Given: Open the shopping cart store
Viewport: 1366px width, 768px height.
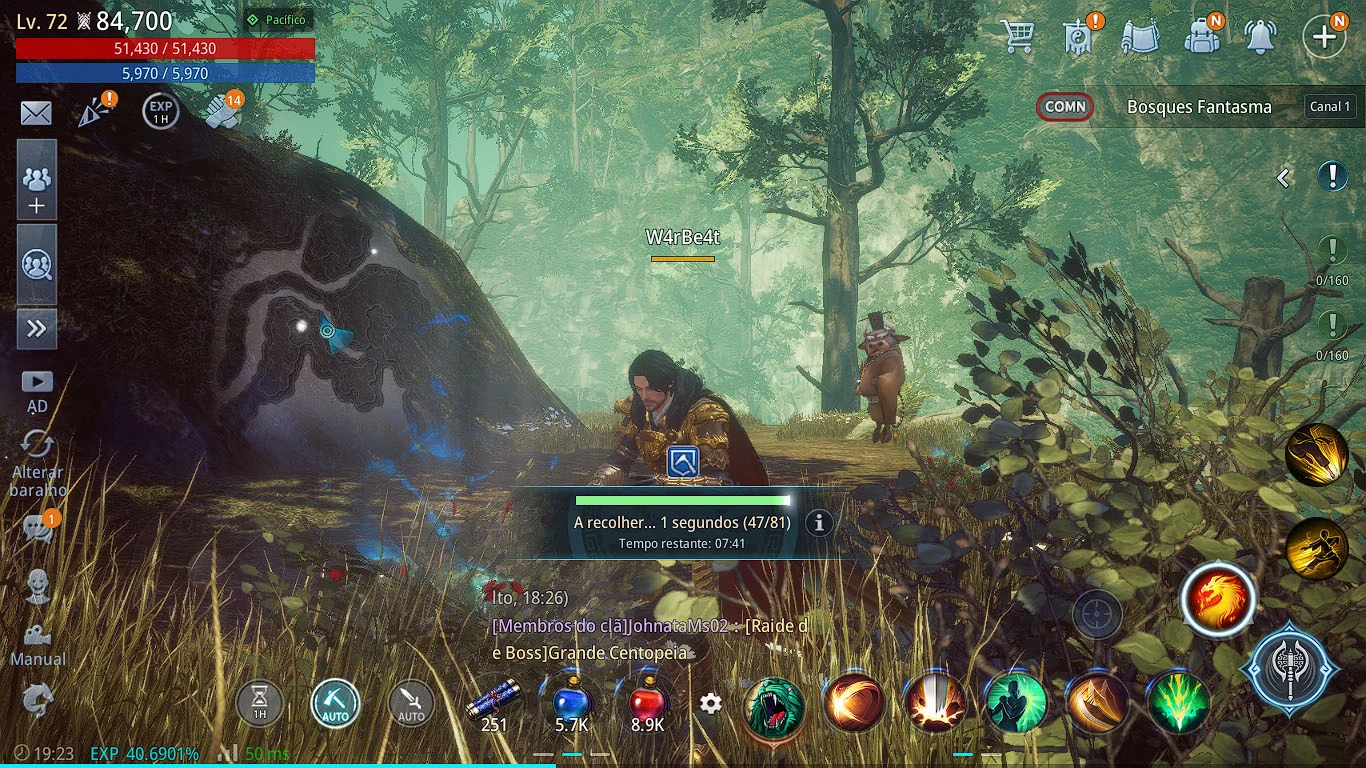Looking at the screenshot, I should click(1017, 36).
